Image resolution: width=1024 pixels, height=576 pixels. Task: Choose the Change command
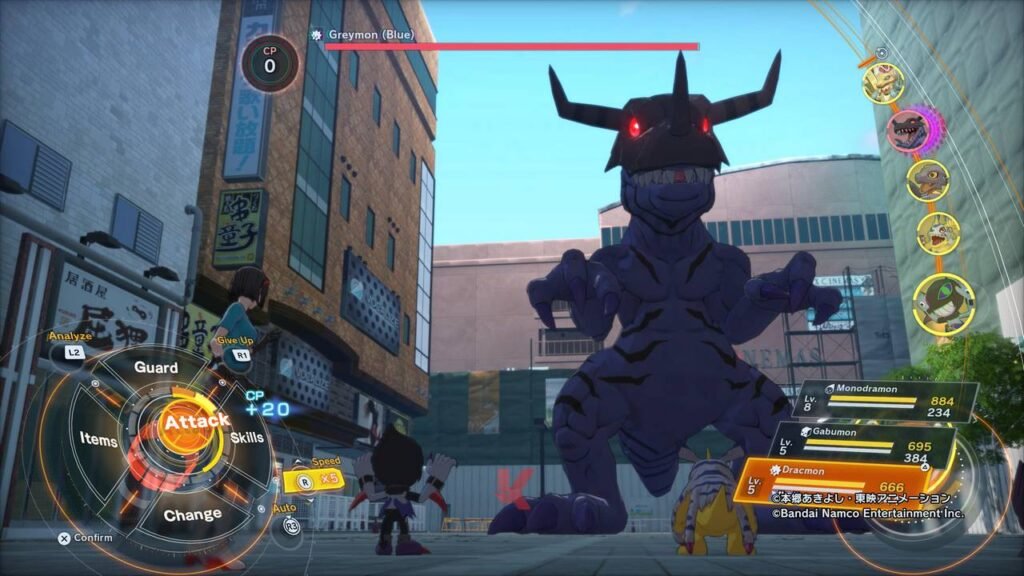pos(192,514)
